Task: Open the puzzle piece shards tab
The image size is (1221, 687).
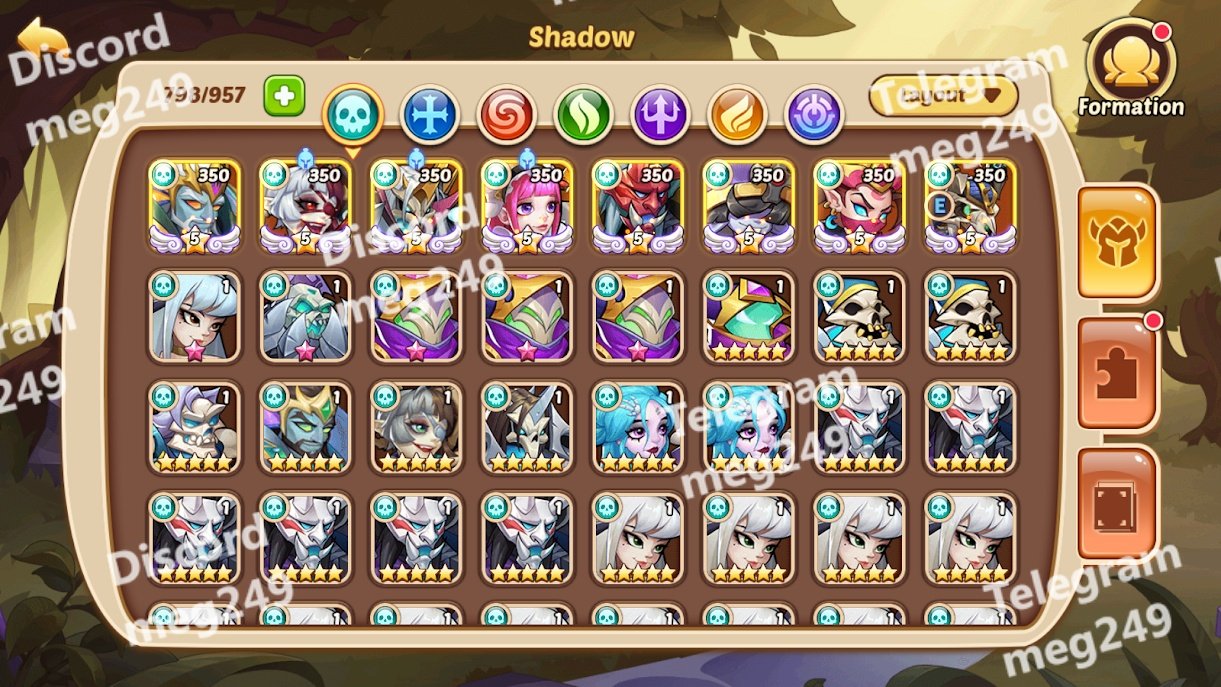Action: coord(1118,373)
